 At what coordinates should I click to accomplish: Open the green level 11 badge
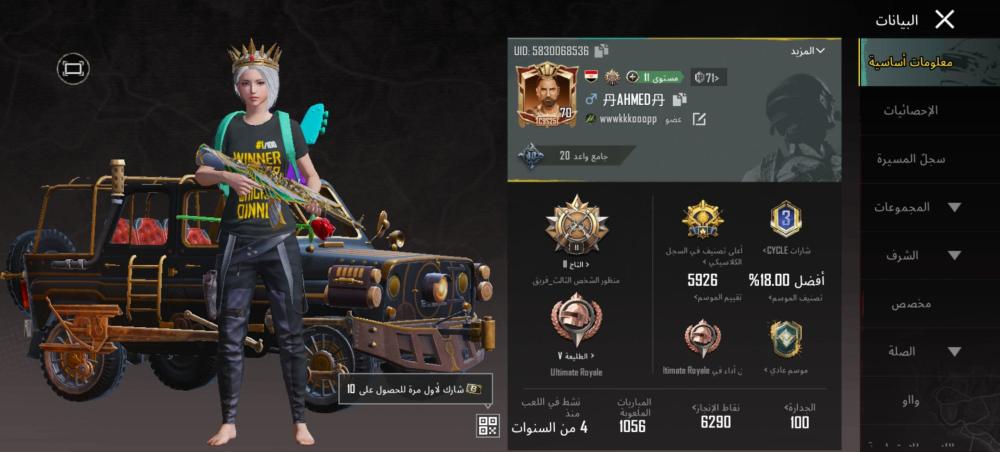[659, 77]
